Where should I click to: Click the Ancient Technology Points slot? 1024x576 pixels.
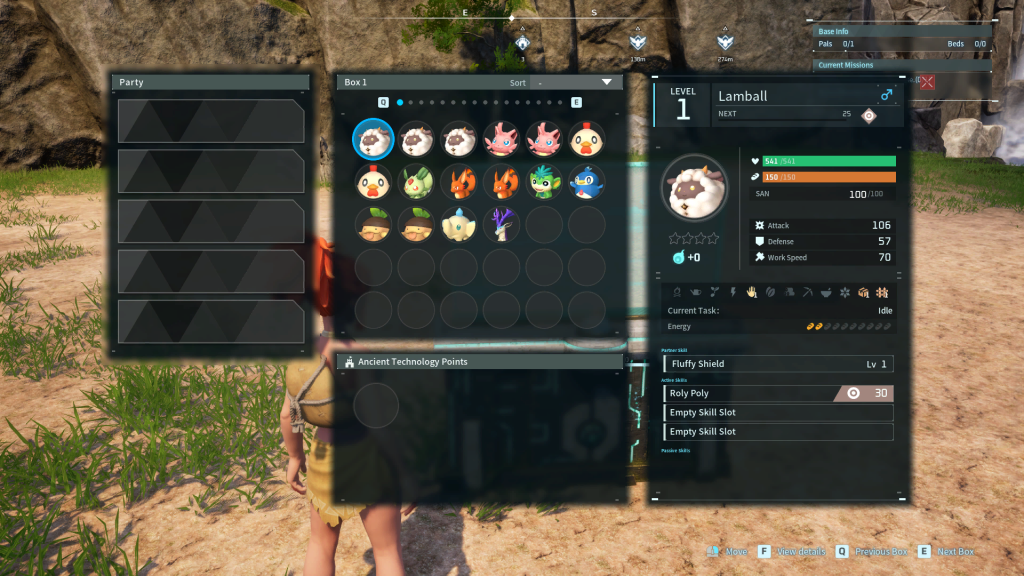(376, 405)
